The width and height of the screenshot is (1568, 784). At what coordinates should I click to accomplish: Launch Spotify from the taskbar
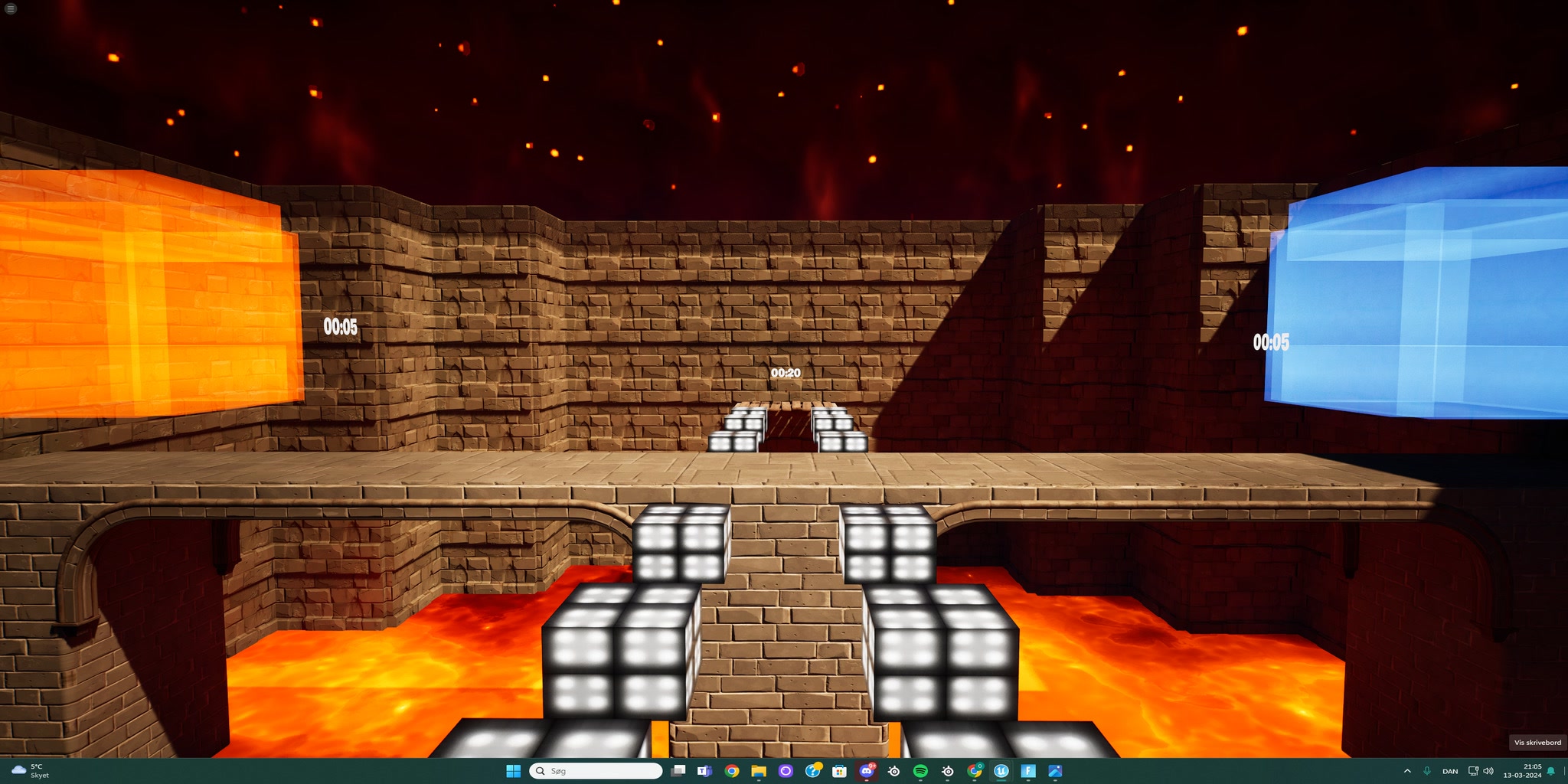point(920,771)
